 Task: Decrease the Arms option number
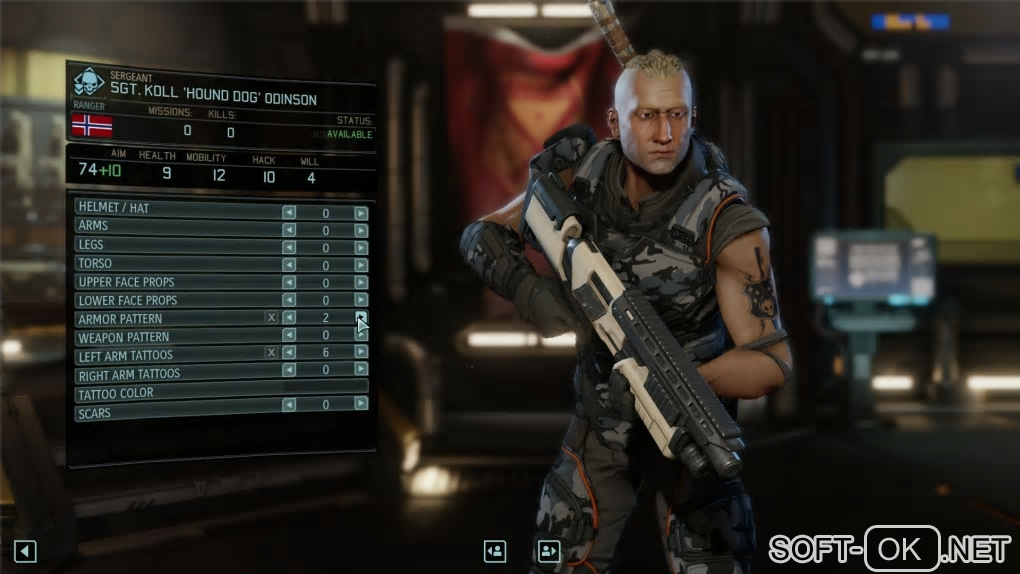tap(289, 231)
